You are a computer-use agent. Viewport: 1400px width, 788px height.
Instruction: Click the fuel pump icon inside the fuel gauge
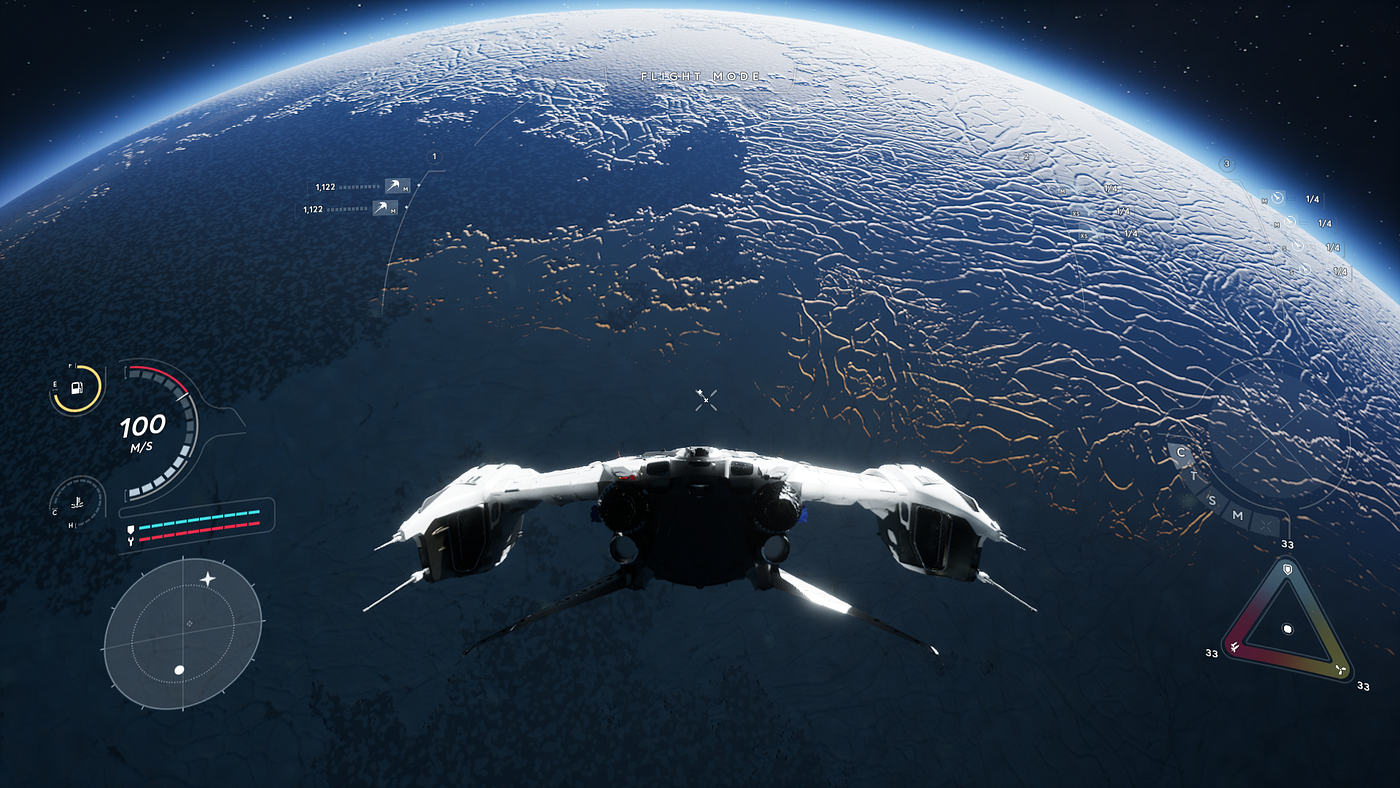(75, 390)
